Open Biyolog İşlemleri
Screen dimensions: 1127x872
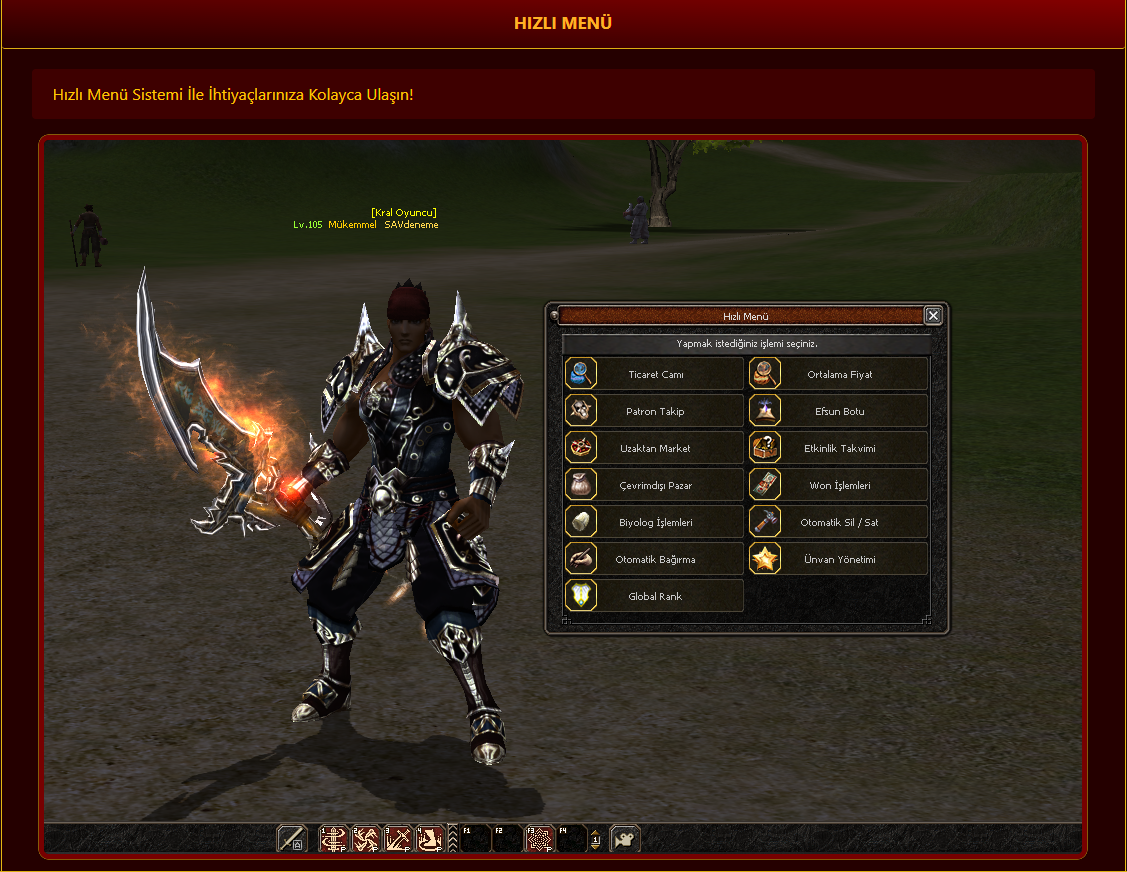pyautogui.click(x=655, y=522)
